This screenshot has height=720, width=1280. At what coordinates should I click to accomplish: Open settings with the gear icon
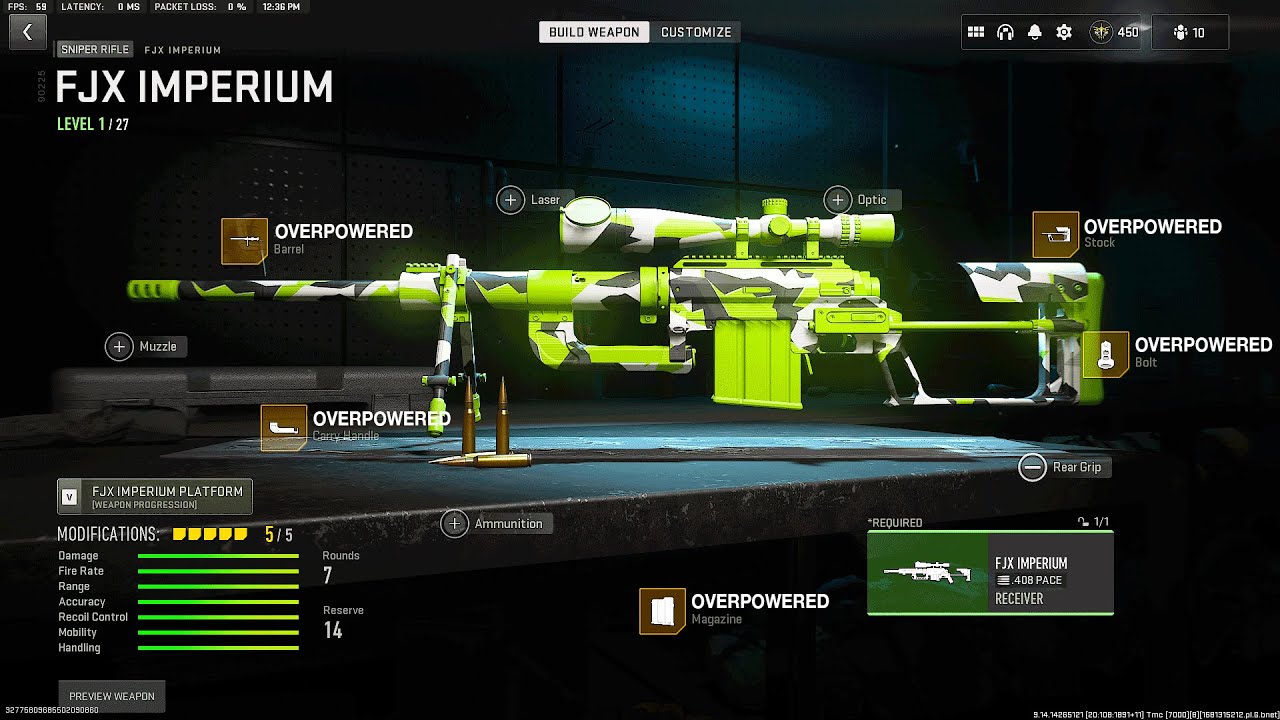(x=1064, y=32)
